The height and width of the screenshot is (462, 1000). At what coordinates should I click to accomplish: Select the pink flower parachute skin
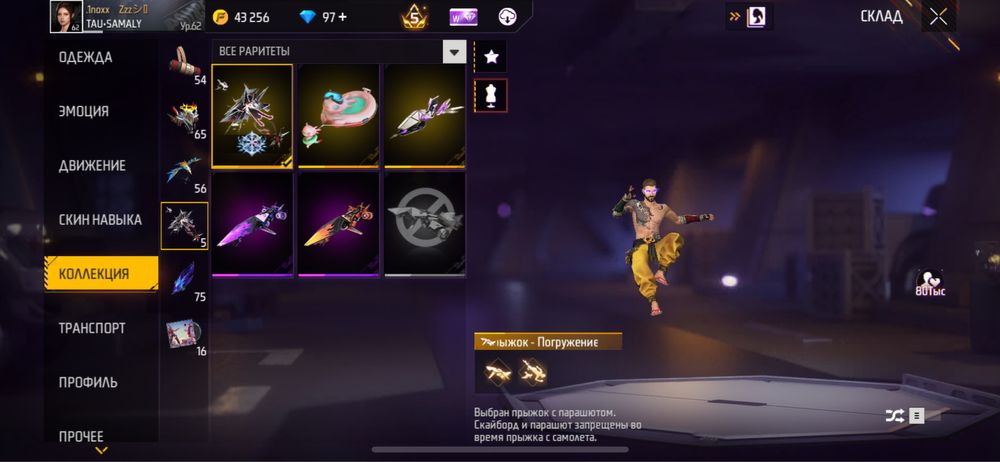click(x=338, y=115)
